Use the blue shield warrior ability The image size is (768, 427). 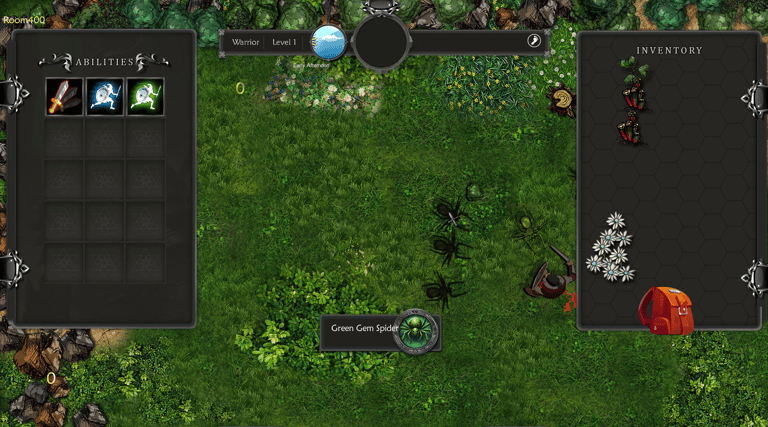(x=105, y=97)
